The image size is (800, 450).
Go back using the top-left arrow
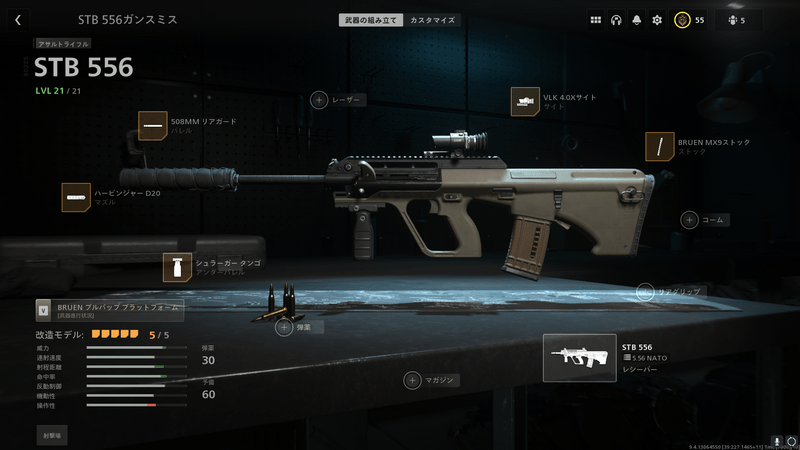click(x=18, y=19)
